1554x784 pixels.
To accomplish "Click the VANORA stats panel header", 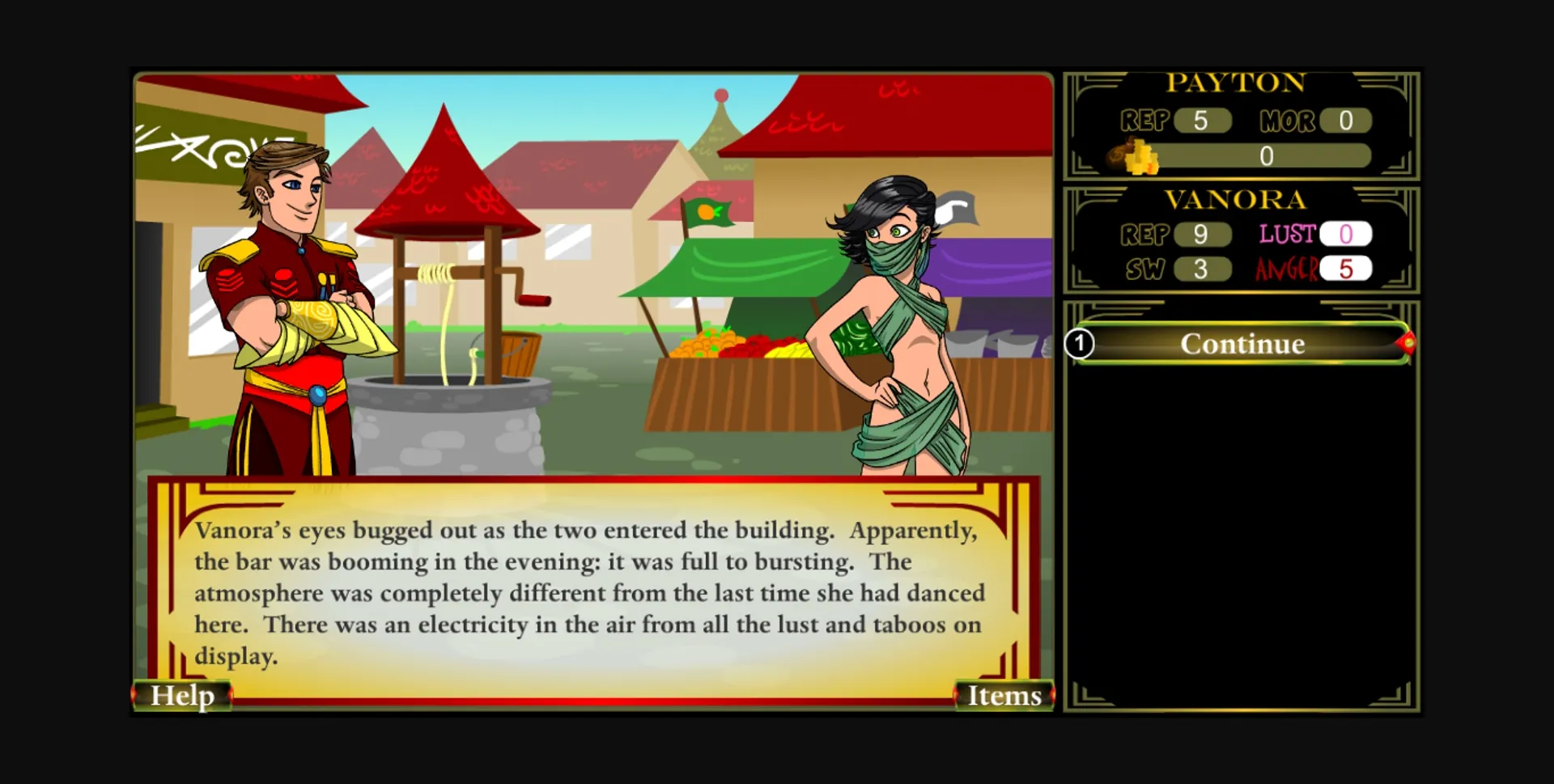I will (x=1237, y=199).
